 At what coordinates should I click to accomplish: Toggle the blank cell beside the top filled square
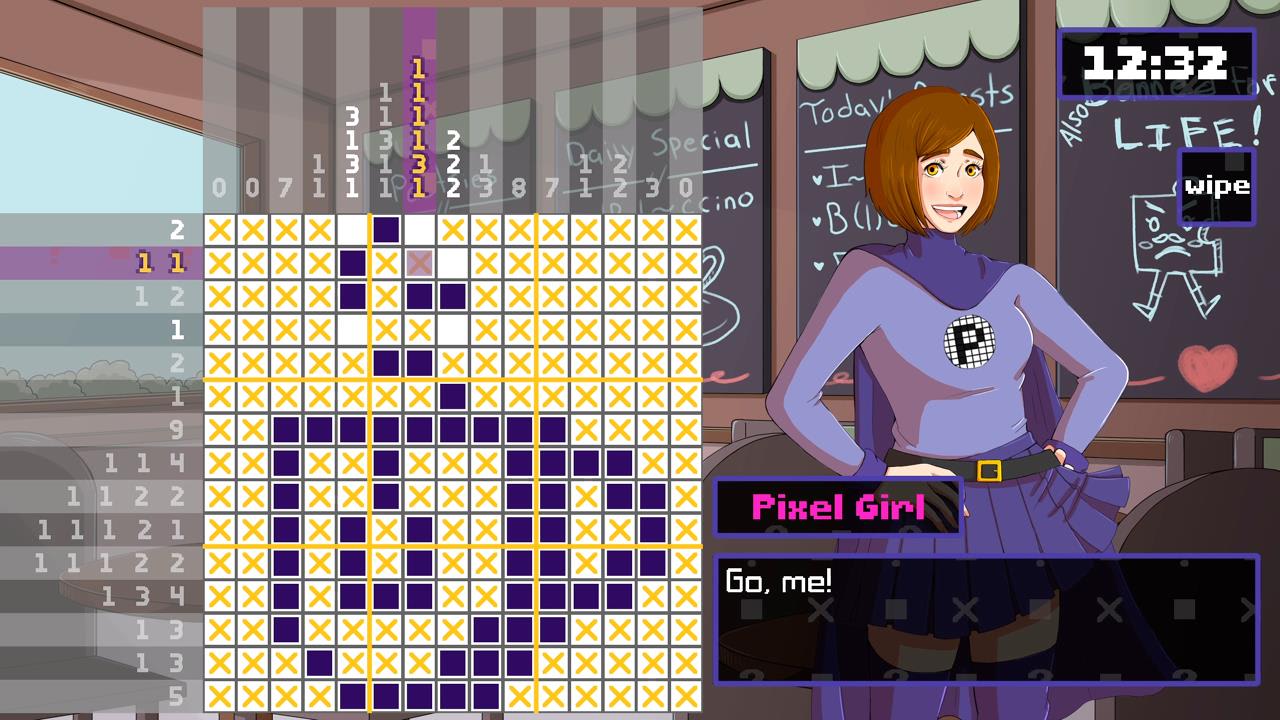coord(418,230)
